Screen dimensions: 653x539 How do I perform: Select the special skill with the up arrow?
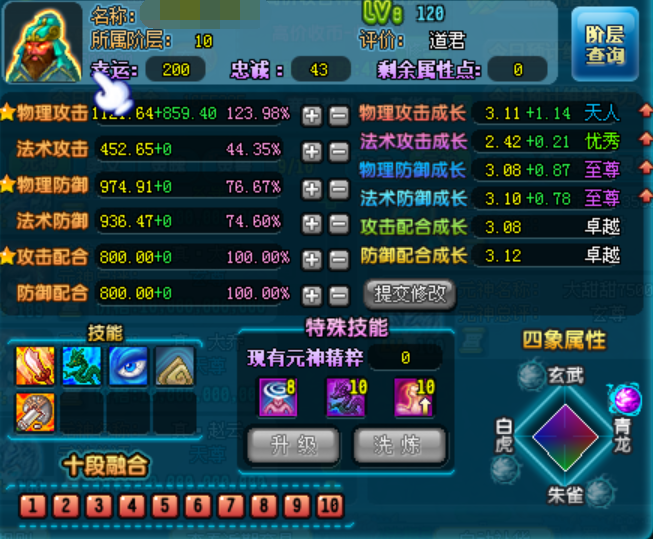coord(411,395)
